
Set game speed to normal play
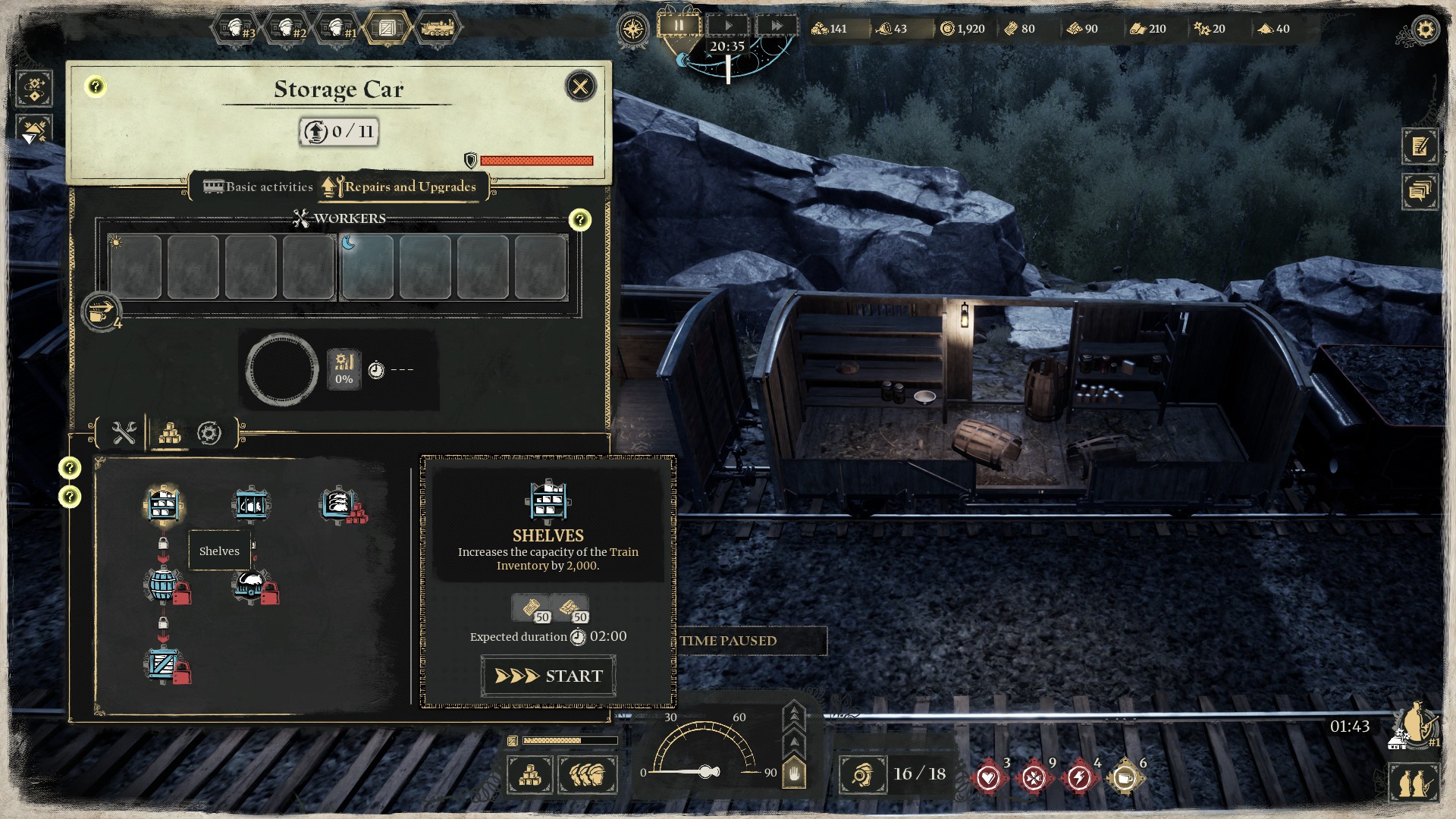coord(728,26)
